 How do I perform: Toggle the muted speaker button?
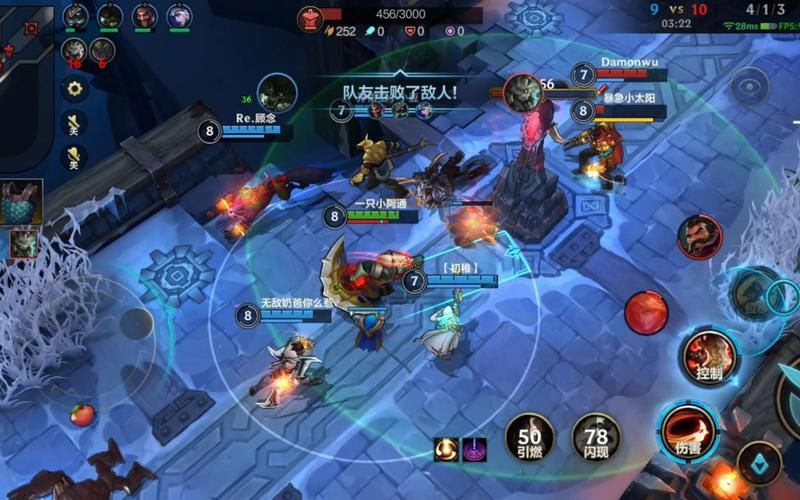[x=73, y=122]
